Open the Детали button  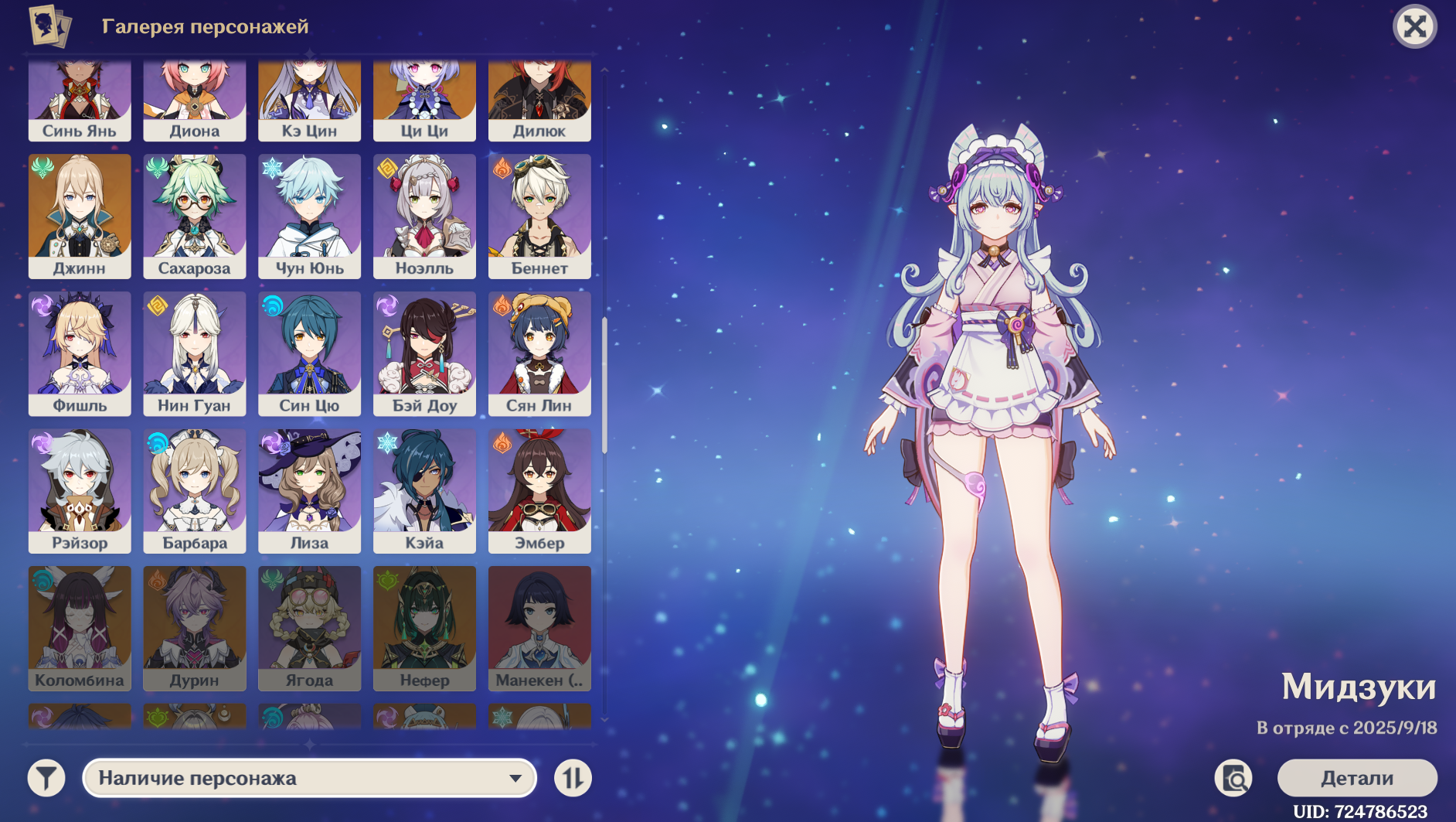tap(1356, 778)
